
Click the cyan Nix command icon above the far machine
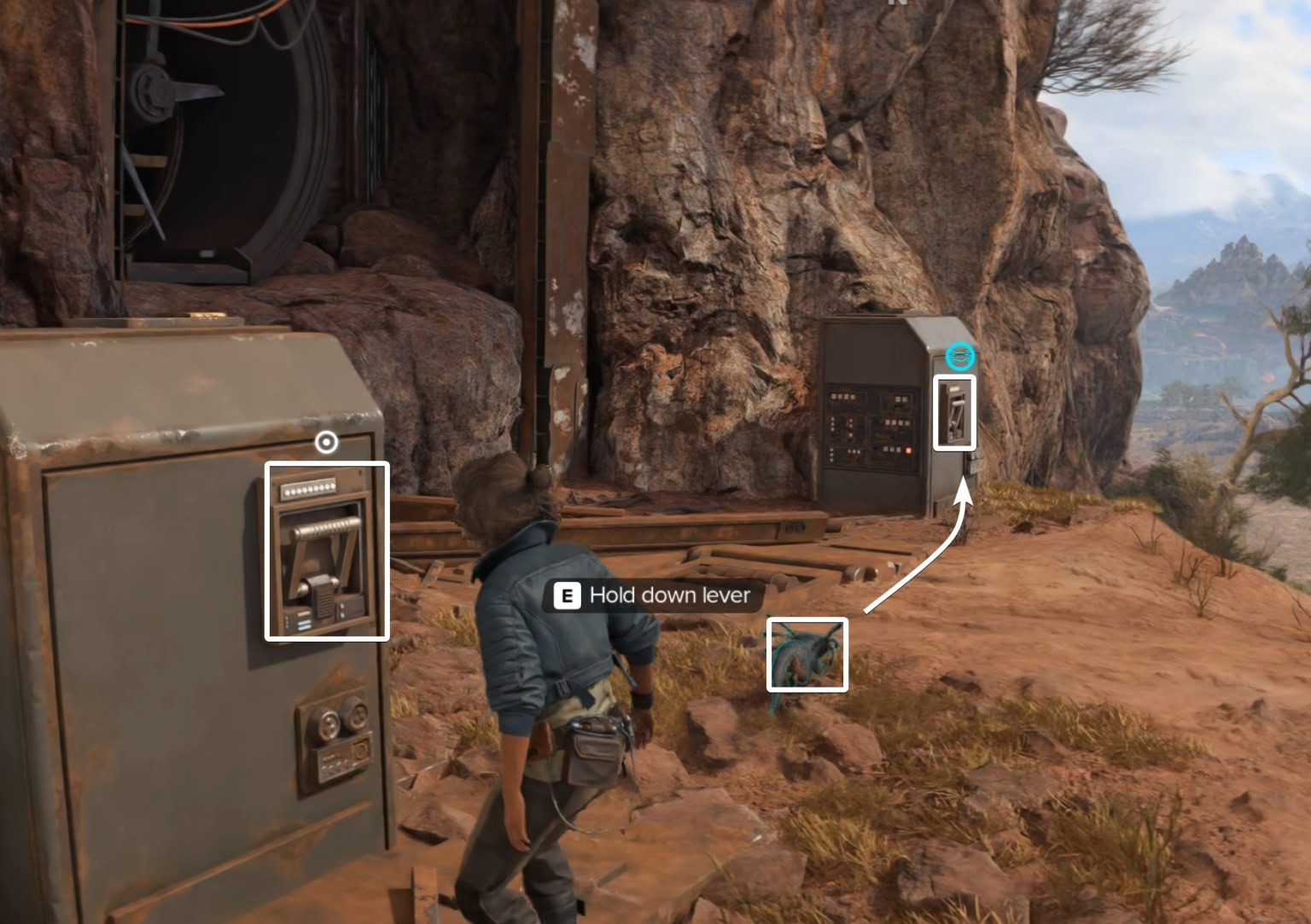(x=960, y=357)
